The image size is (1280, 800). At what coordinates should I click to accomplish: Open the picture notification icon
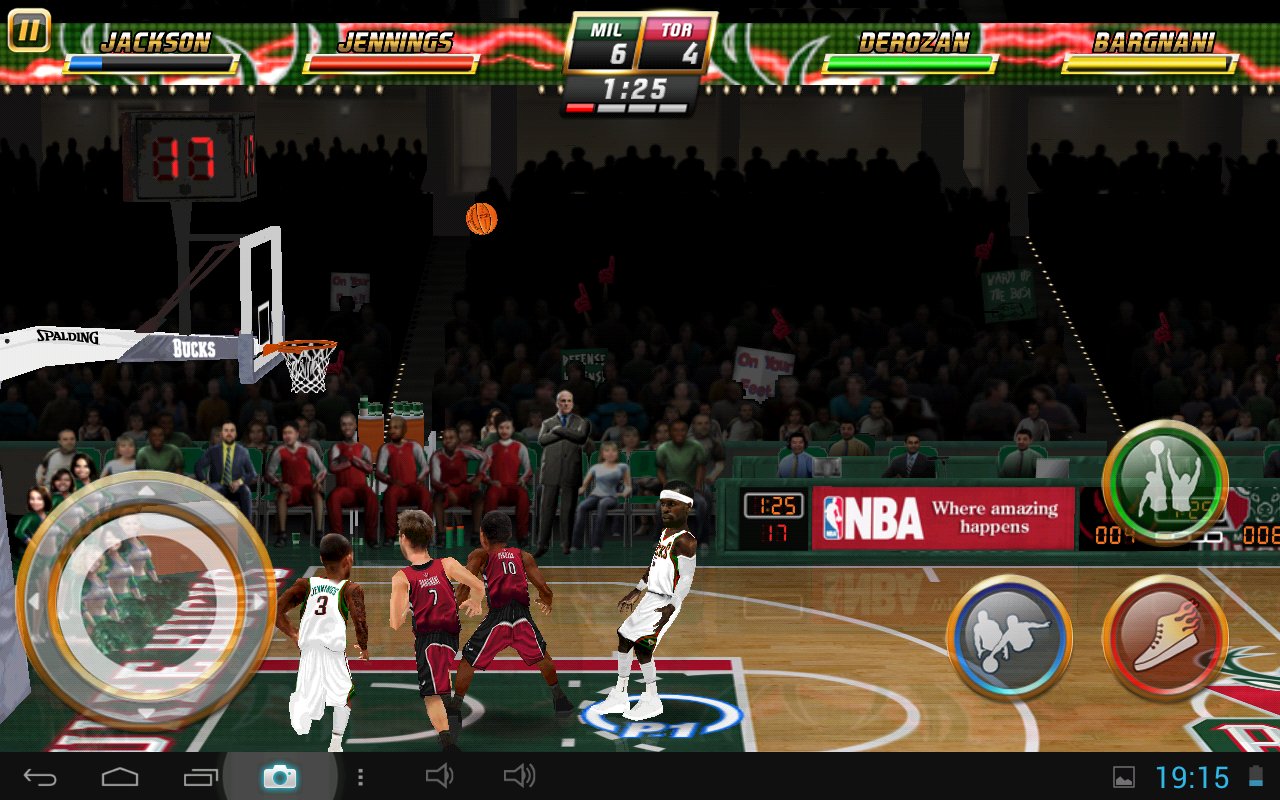[1124, 777]
